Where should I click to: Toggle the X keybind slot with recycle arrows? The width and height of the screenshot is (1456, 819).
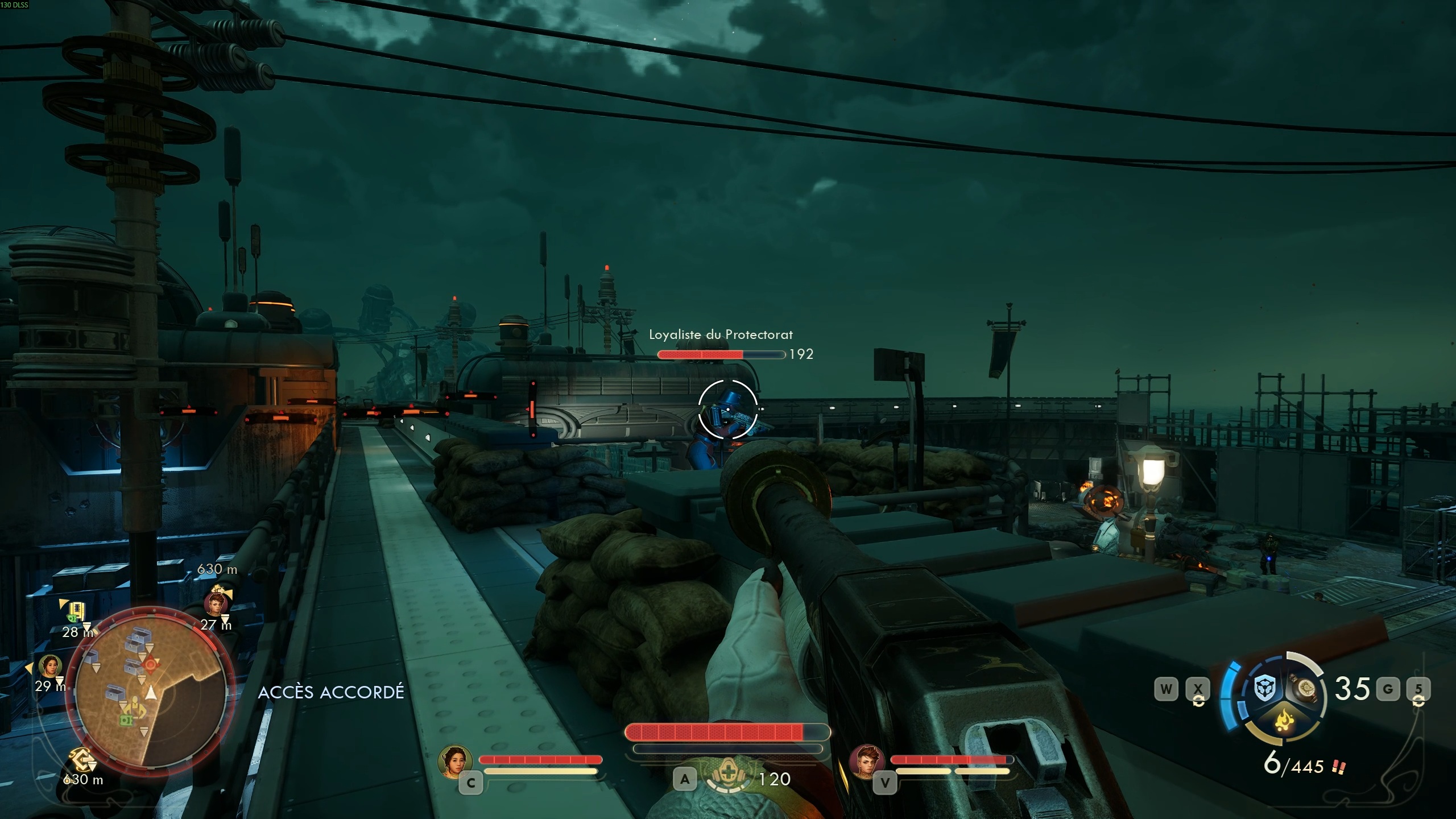[1198, 690]
